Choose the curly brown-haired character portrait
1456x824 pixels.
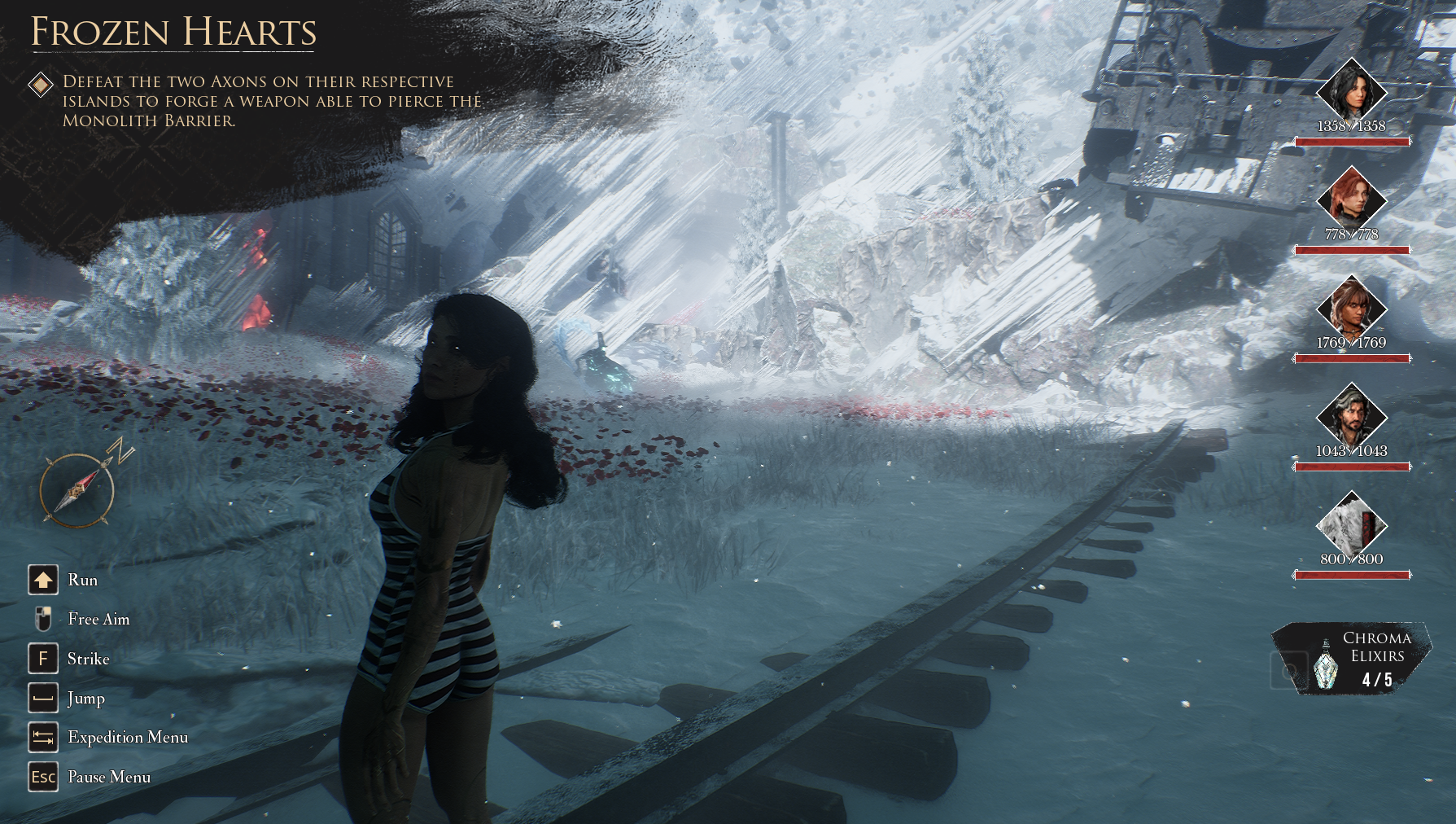[x=1351, y=308]
